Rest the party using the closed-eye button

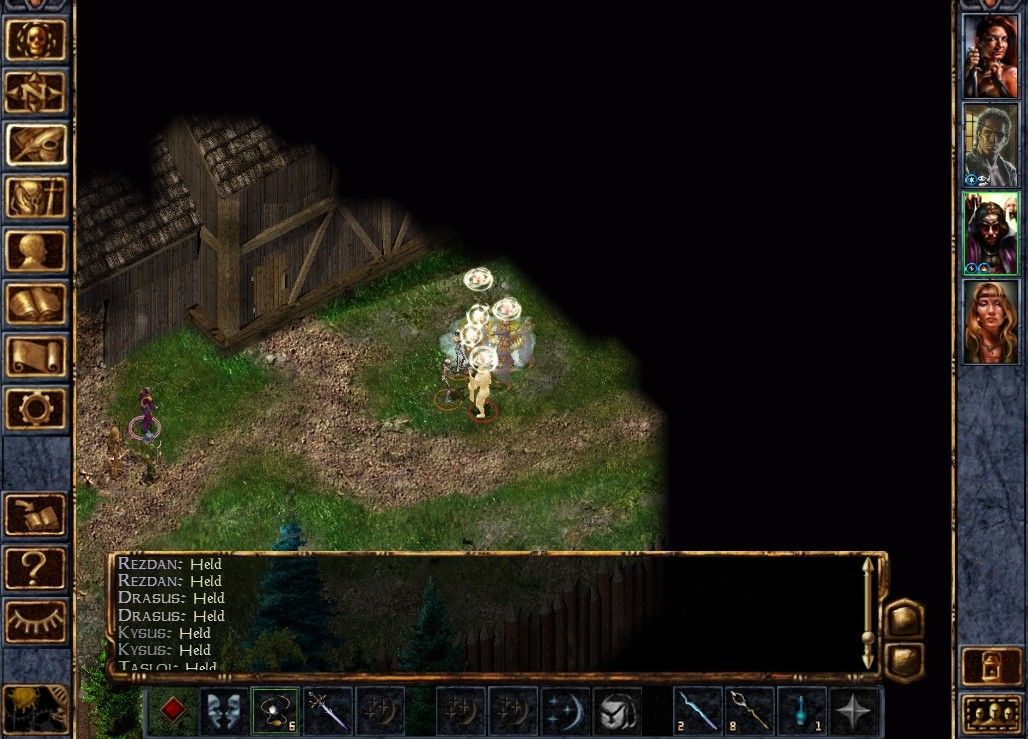coord(36,621)
